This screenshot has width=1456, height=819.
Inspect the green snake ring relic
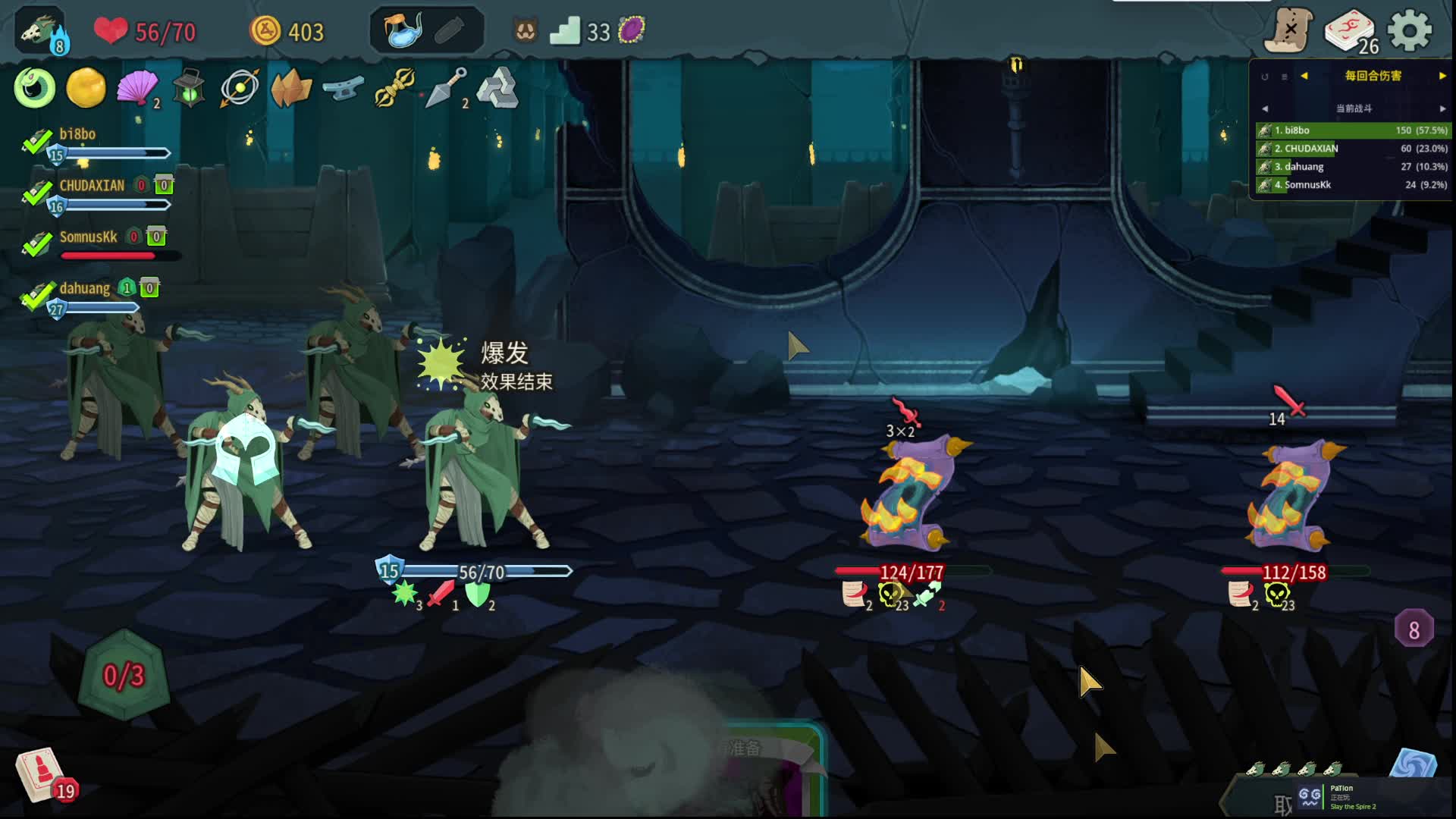[34, 88]
